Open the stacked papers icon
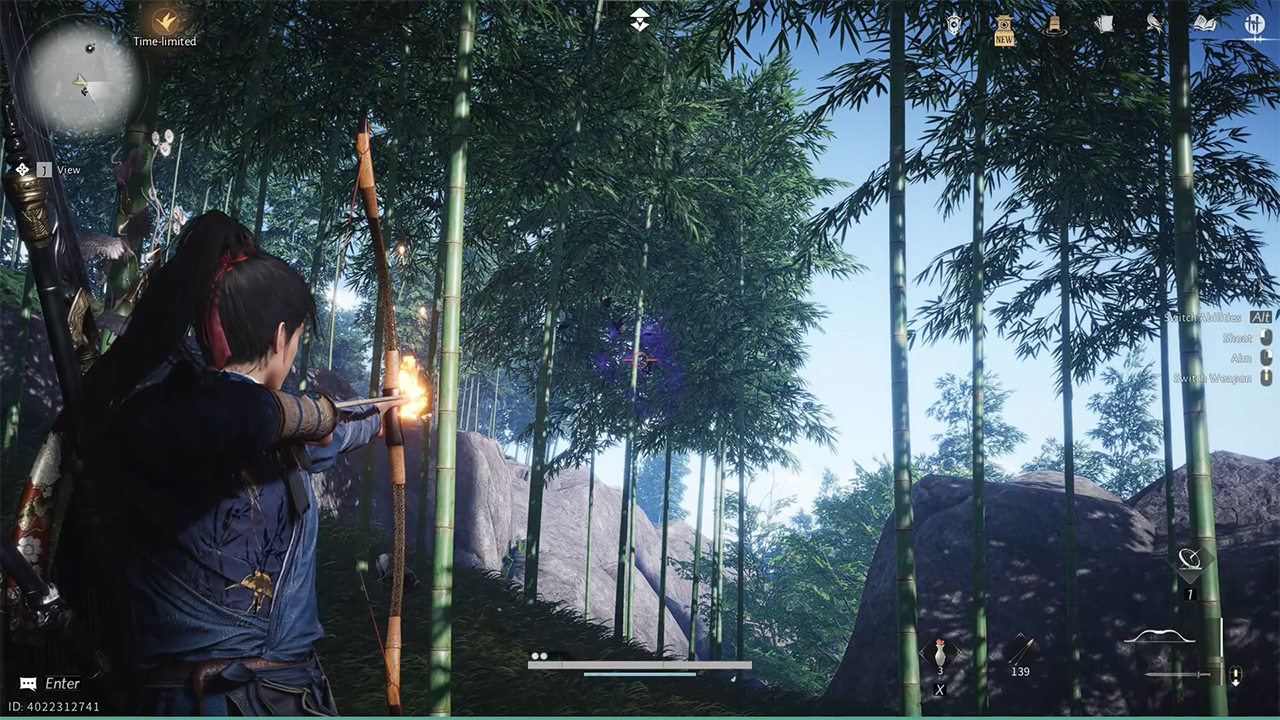Image resolution: width=1280 pixels, height=720 pixels. [1104, 24]
